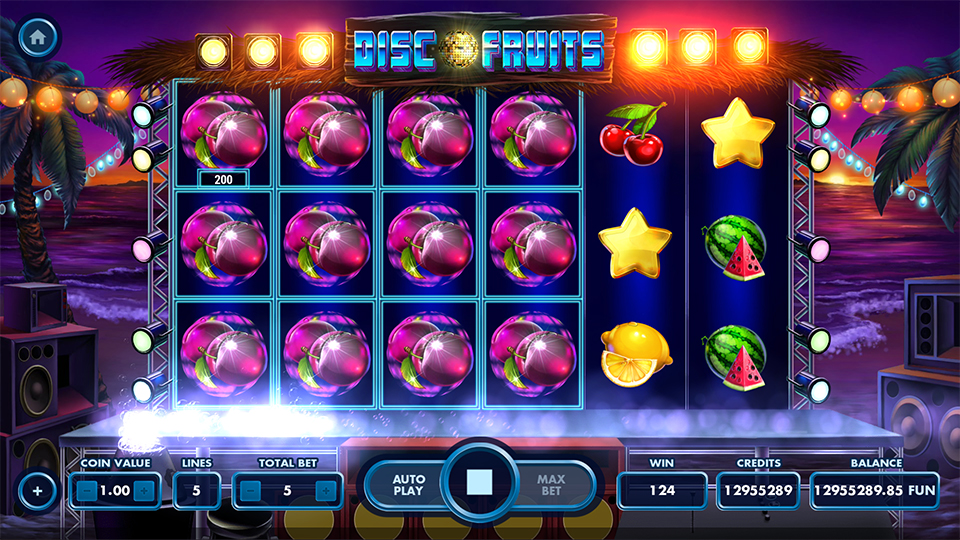
Task: Click the Lines value box
Action: (196, 491)
